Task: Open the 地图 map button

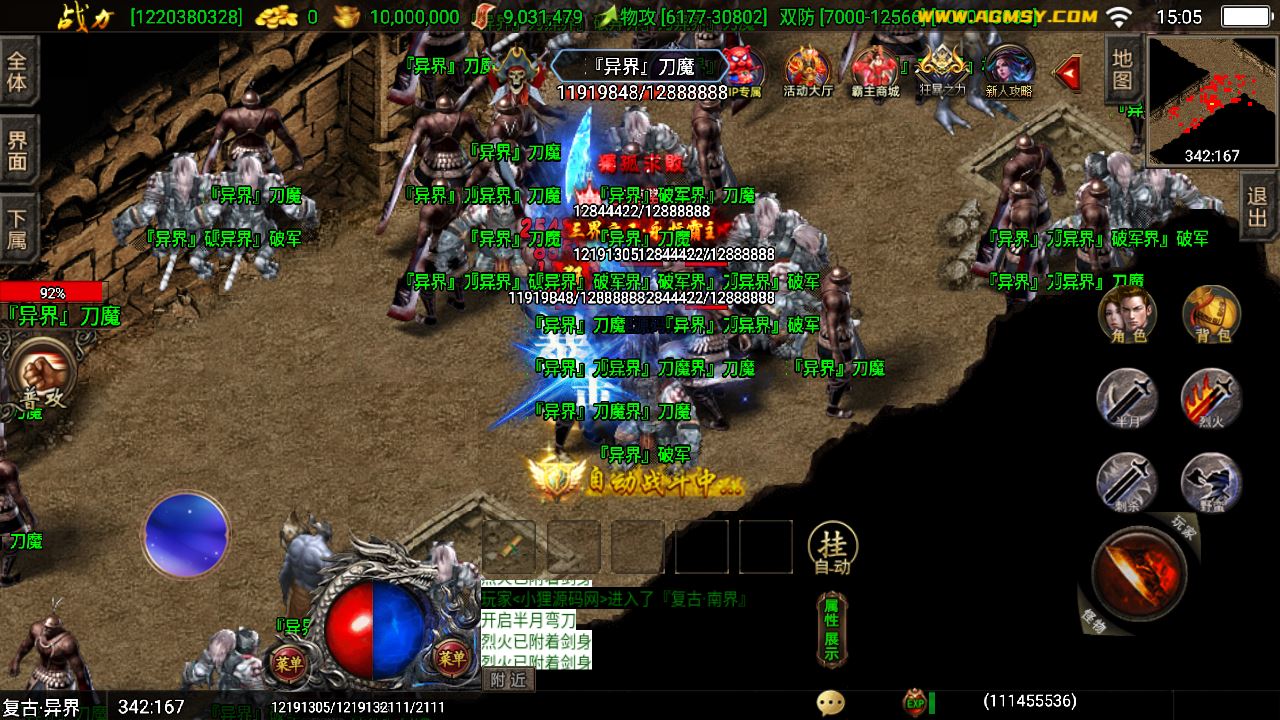Action: (x=1123, y=70)
